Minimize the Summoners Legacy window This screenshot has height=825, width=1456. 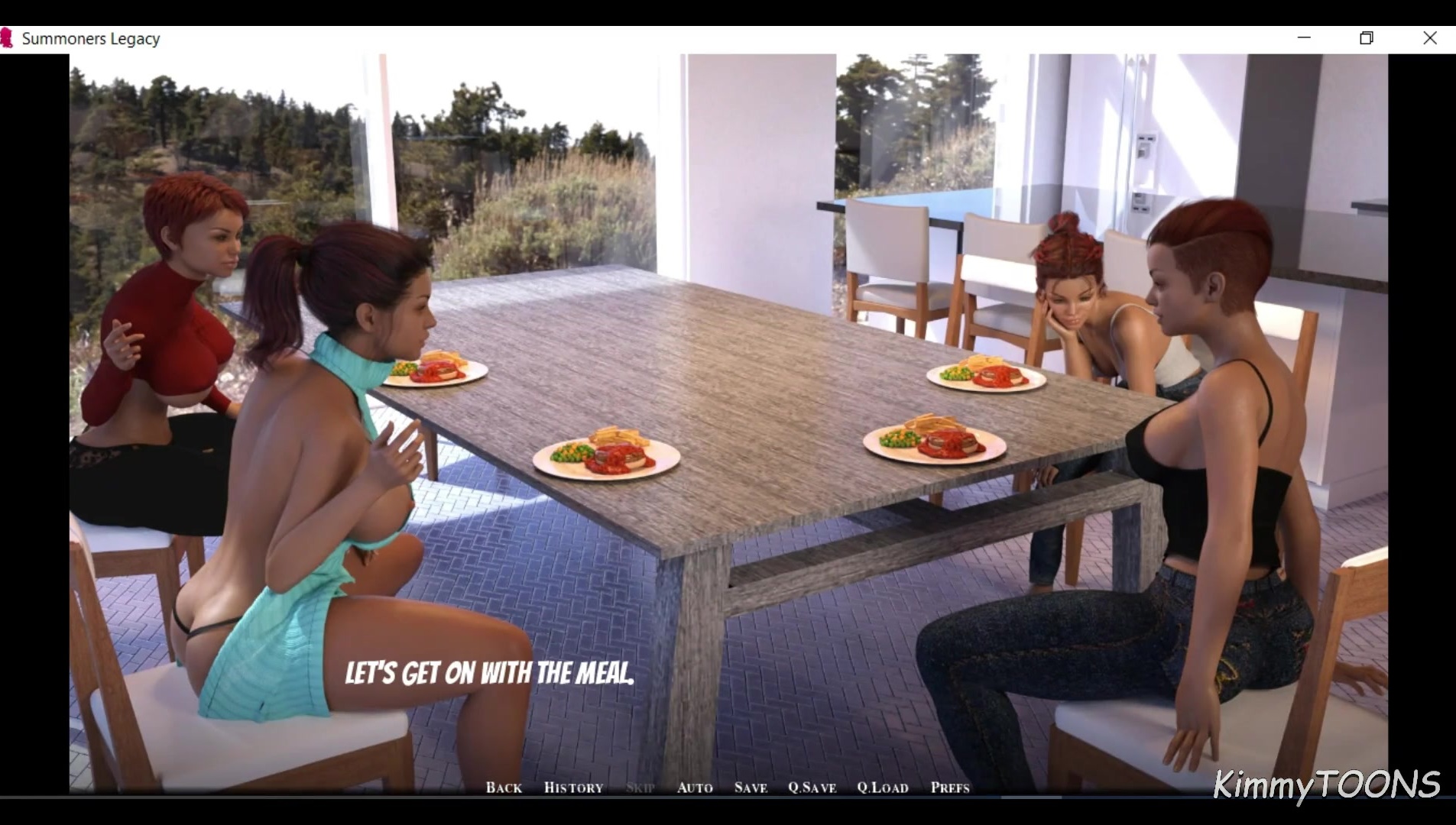[x=1304, y=37]
